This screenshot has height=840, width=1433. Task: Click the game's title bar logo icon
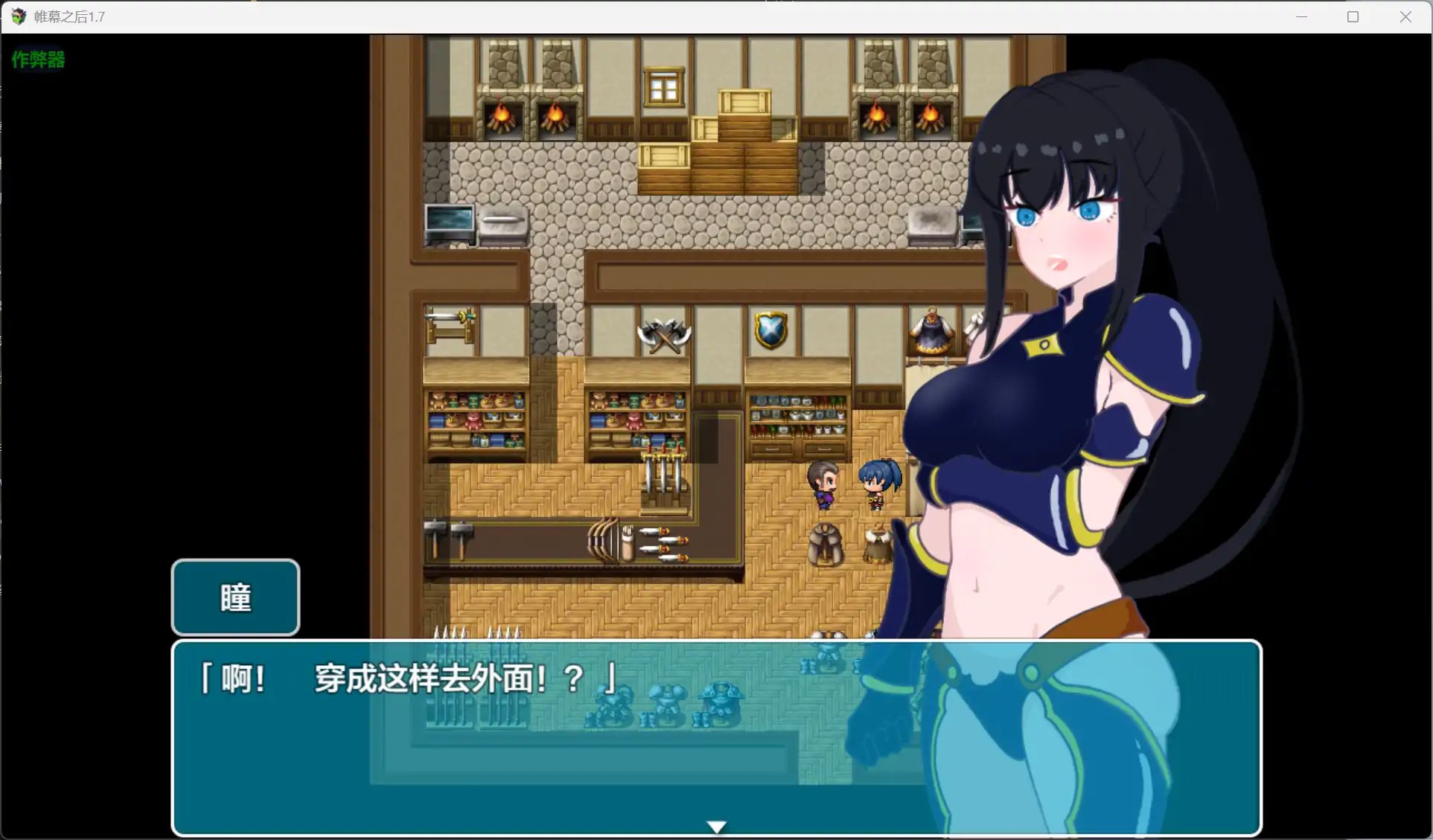click(17, 16)
